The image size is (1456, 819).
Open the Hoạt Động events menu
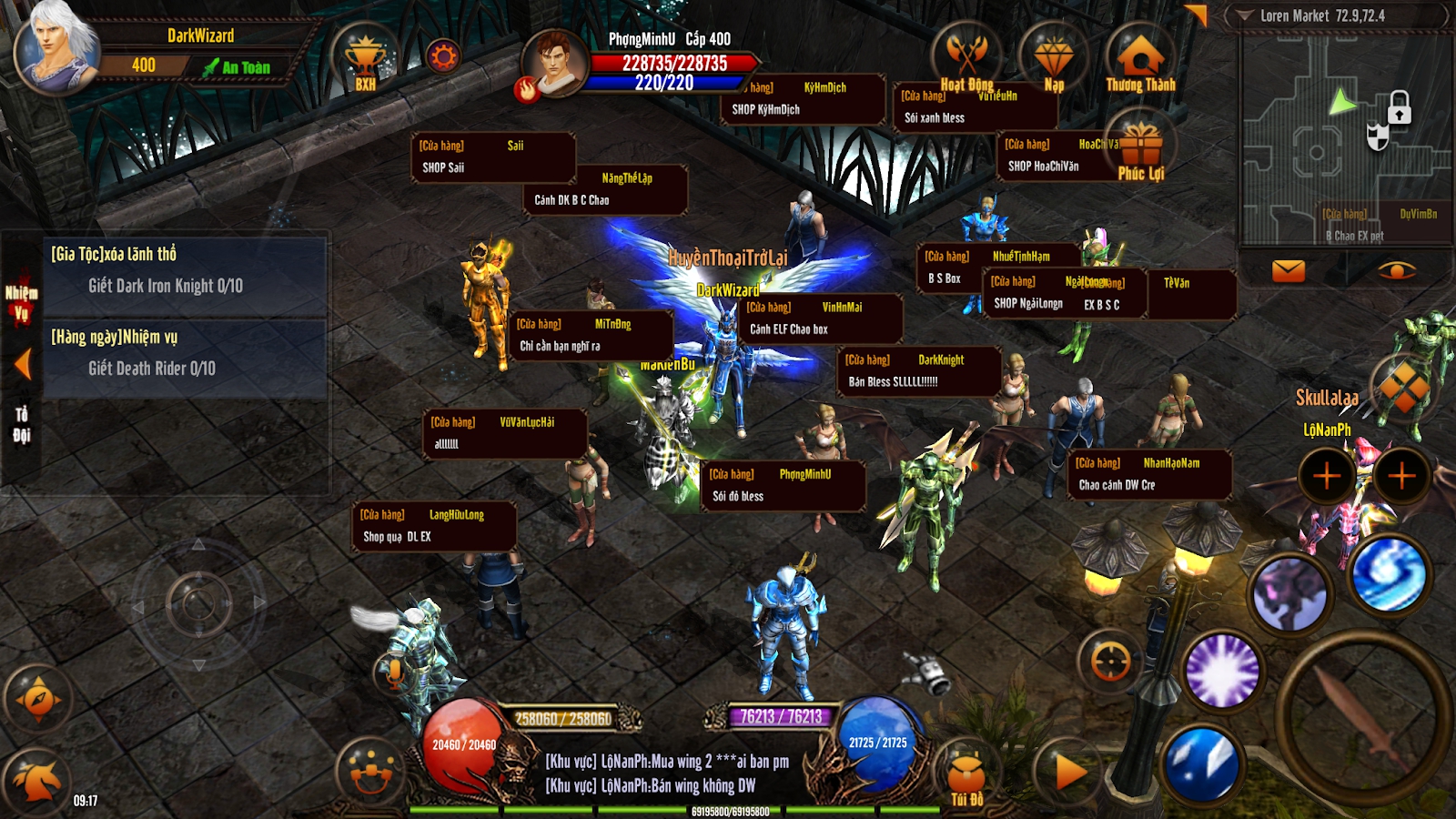[x=966, y=58]
